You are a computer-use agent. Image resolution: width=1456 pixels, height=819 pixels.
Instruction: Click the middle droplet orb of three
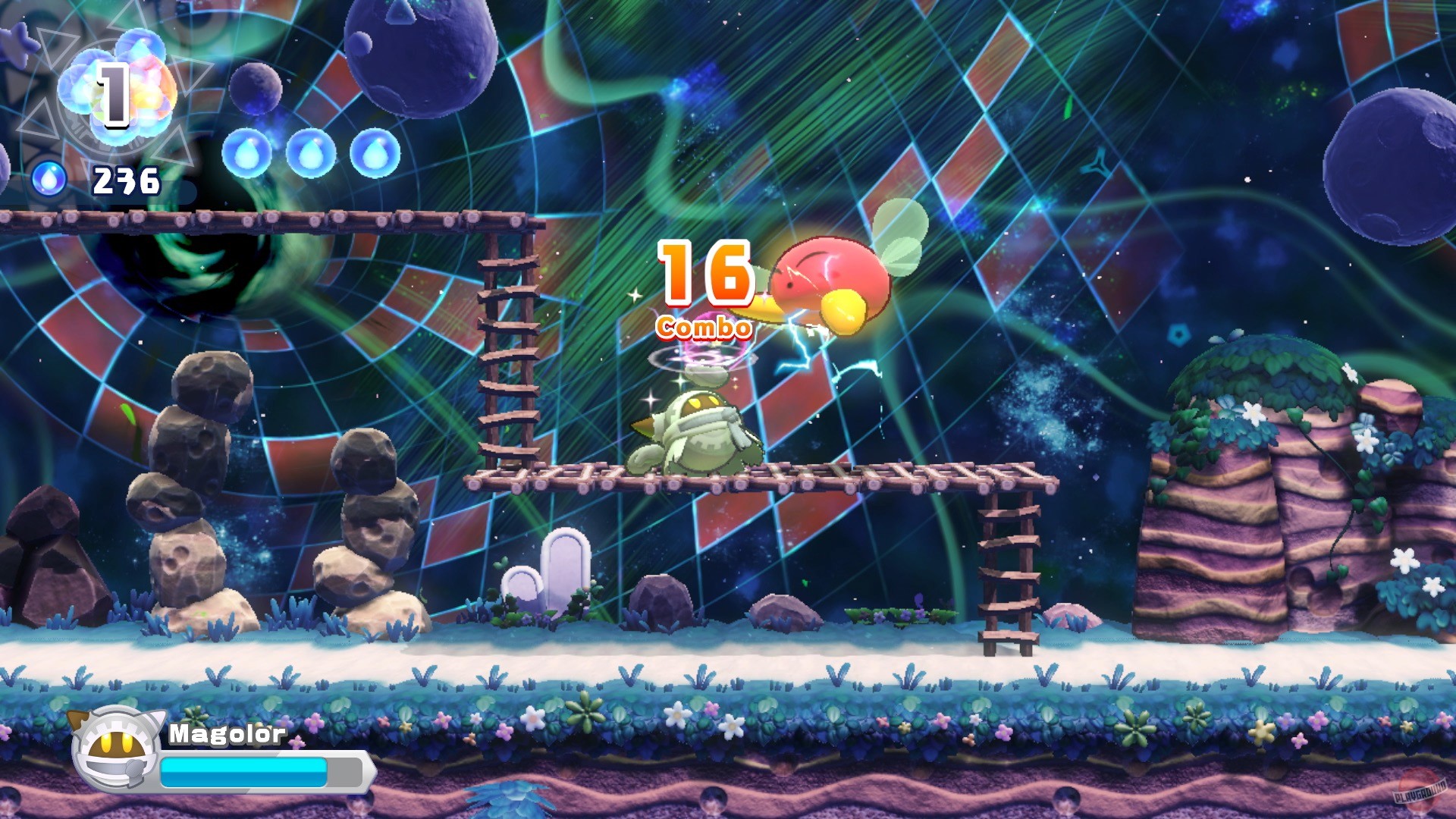pyautogui.click(x=311, y=154)
